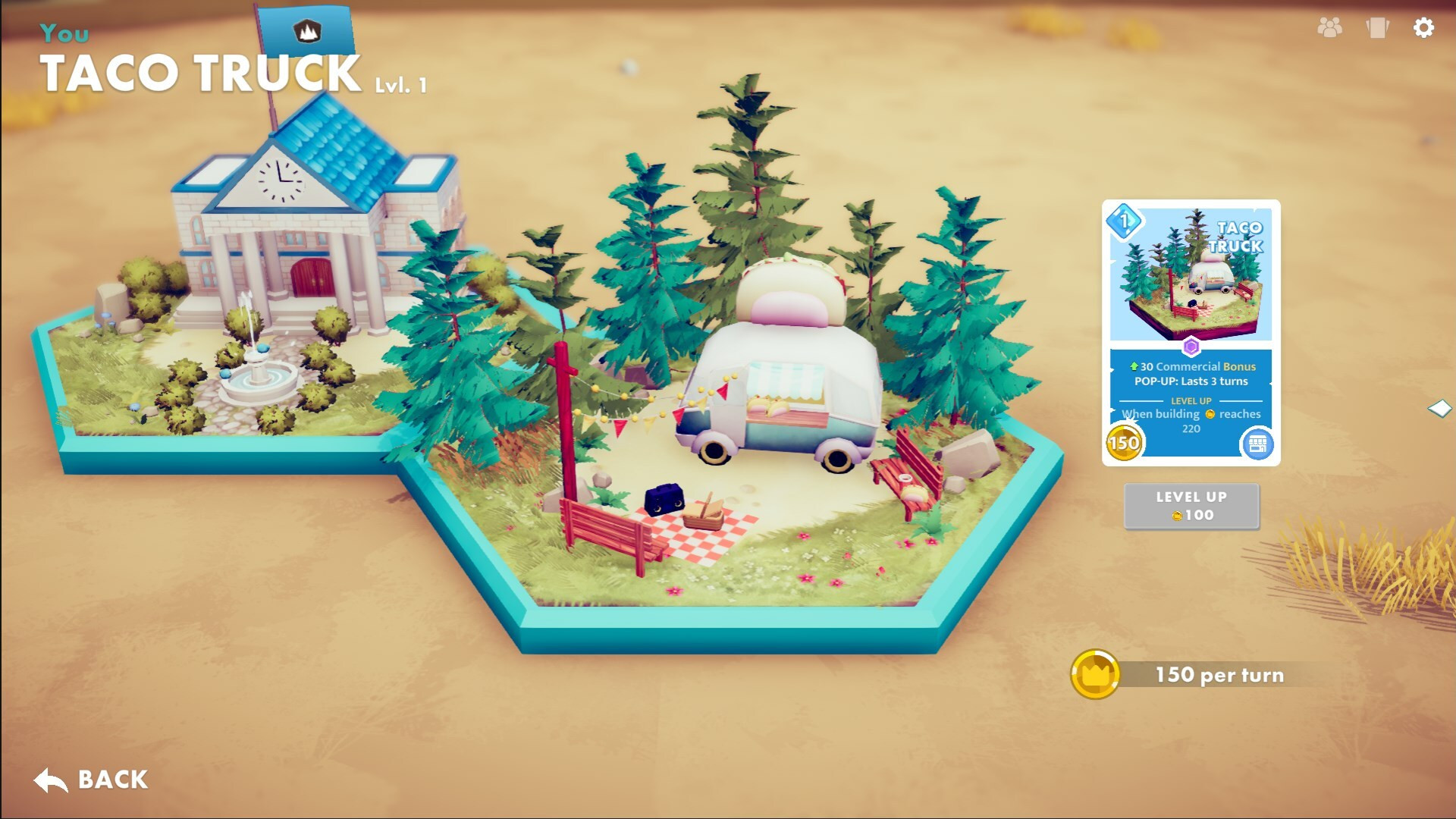This screenshot has width=1456, height=819.
Task: Click the blue commercial shop icon on the card
Action: point(1258,444)
